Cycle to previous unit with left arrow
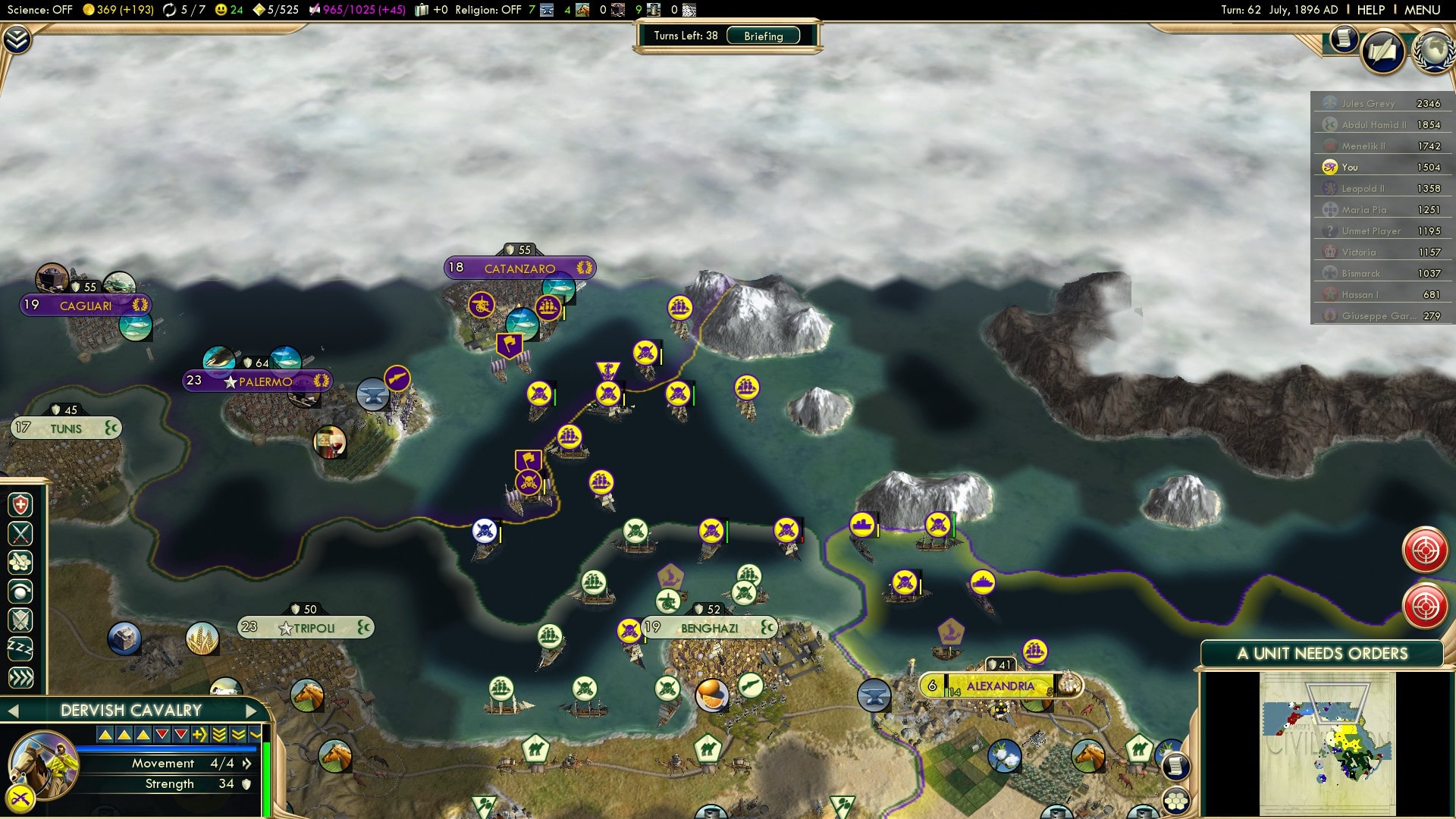1456x819 pixels. pyautogui.click(x=13, y=711)
